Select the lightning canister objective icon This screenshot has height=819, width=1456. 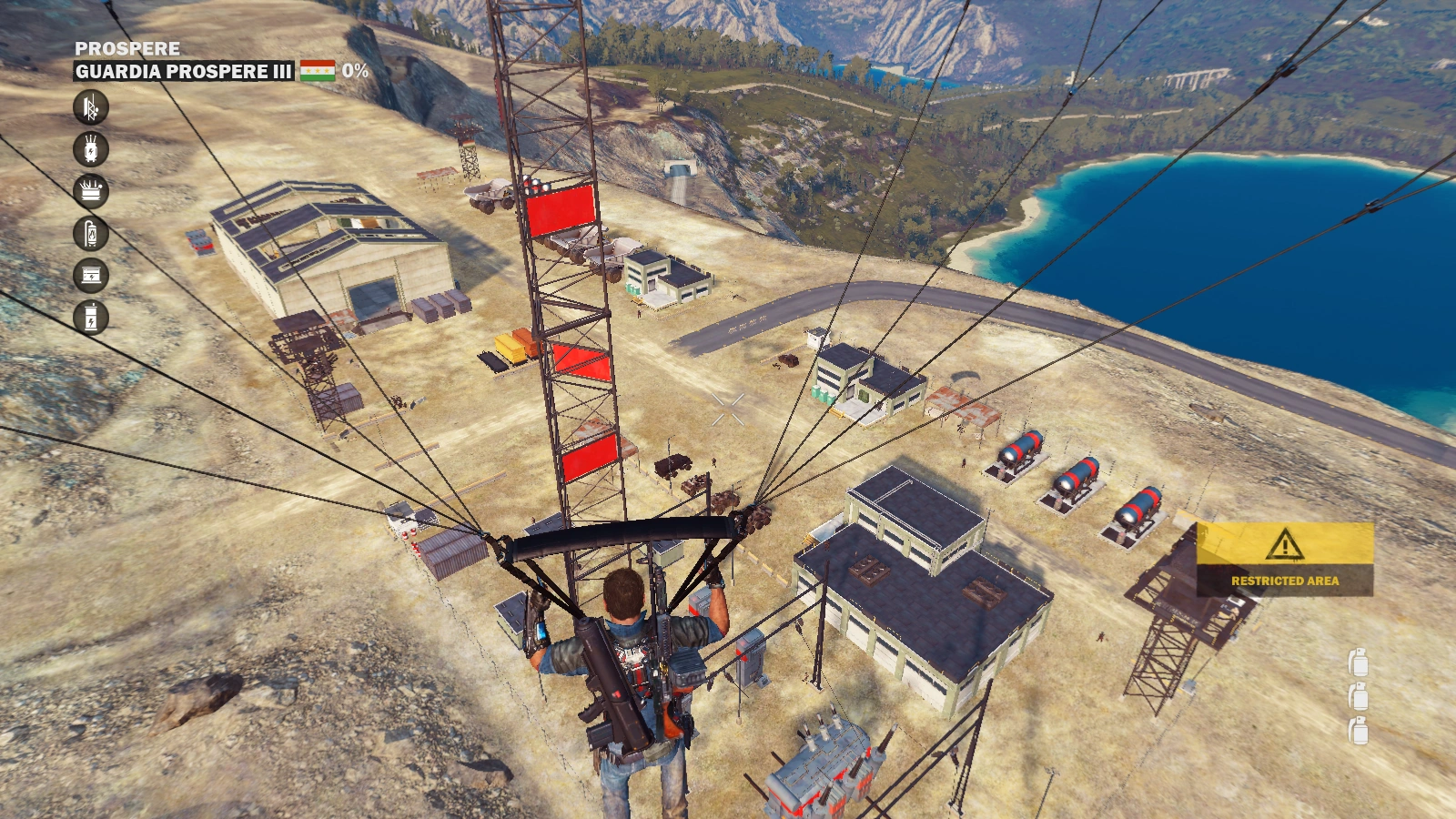91,318
